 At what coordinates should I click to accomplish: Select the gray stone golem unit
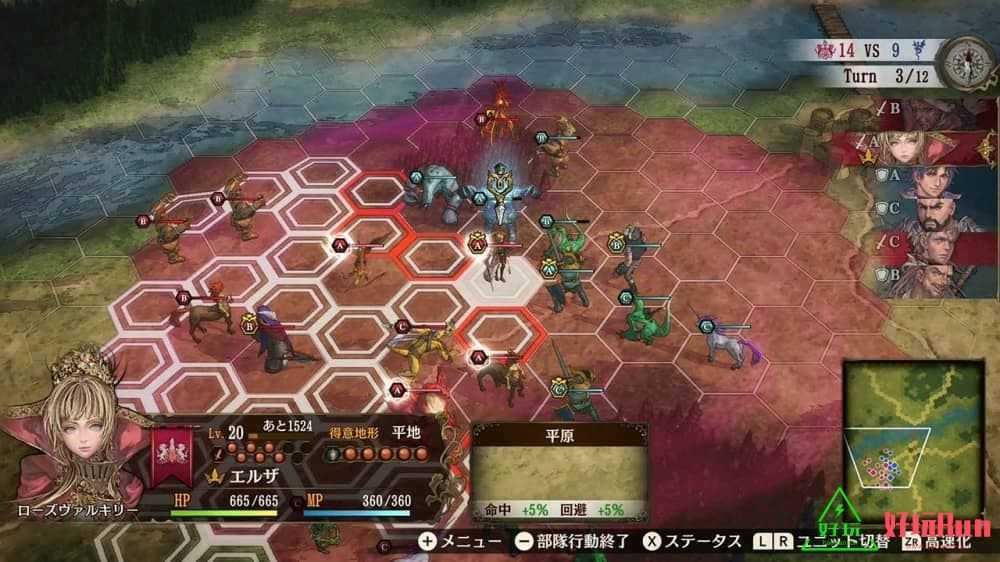coord(432,188)
